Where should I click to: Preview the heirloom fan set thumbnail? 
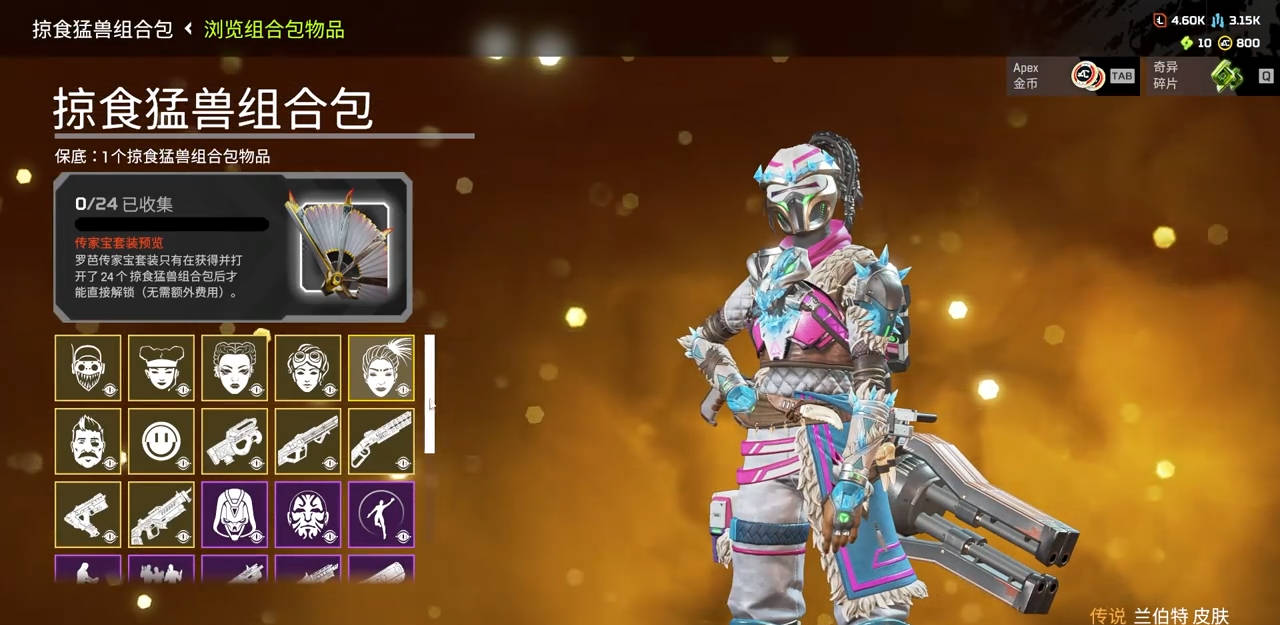[x=341, y=246]
